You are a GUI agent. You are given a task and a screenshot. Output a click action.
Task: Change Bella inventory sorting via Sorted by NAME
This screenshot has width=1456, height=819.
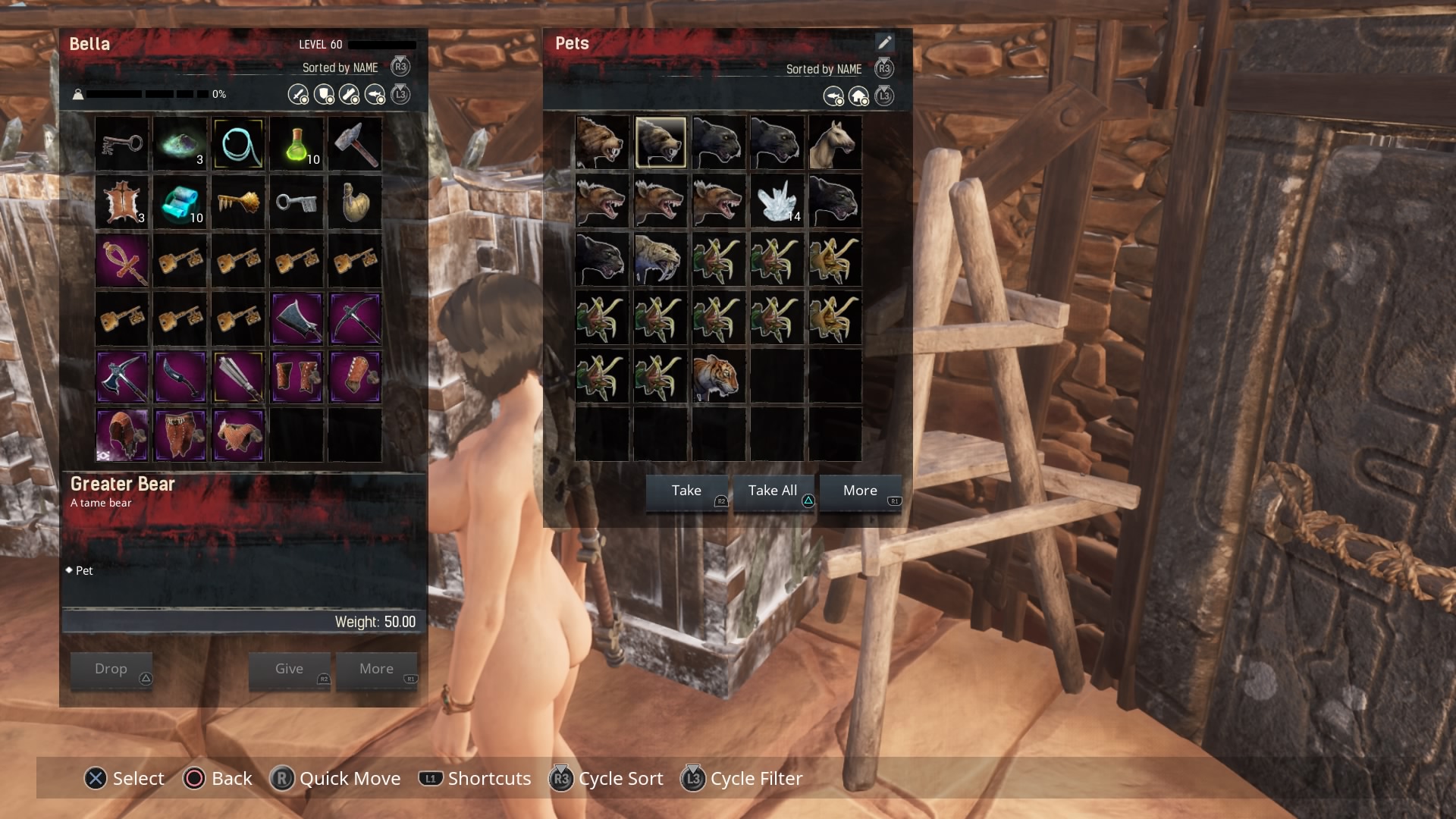coord(340,67)
